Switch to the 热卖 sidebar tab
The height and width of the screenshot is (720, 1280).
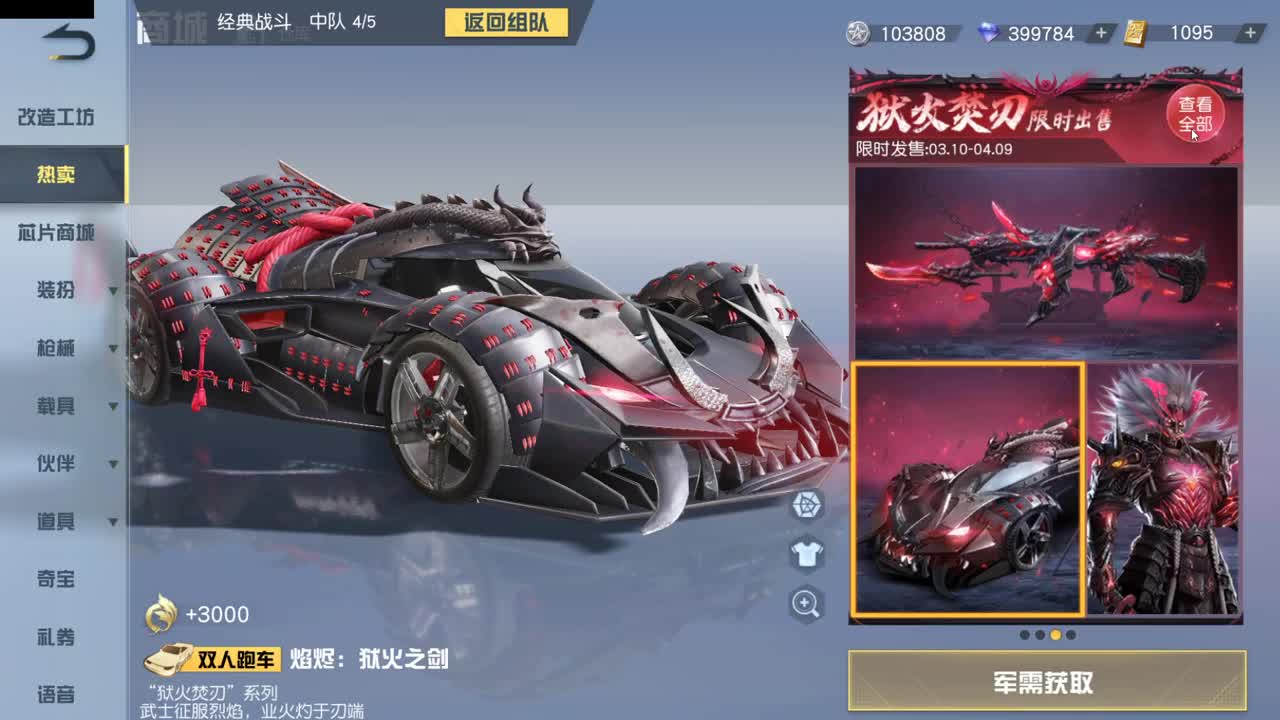(x=55, y=175)
